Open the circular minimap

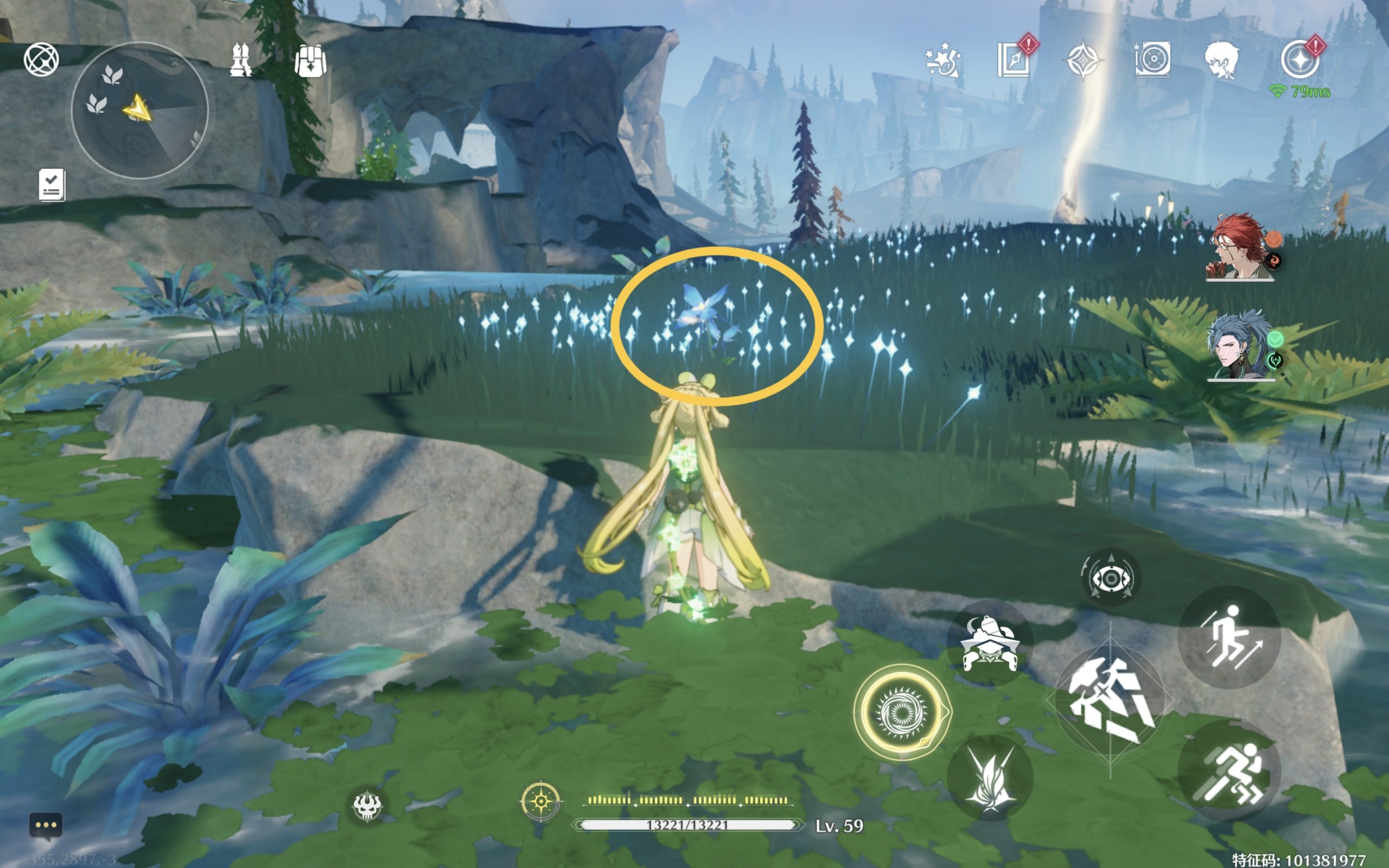pyautogui.click(x=139, y=110)
